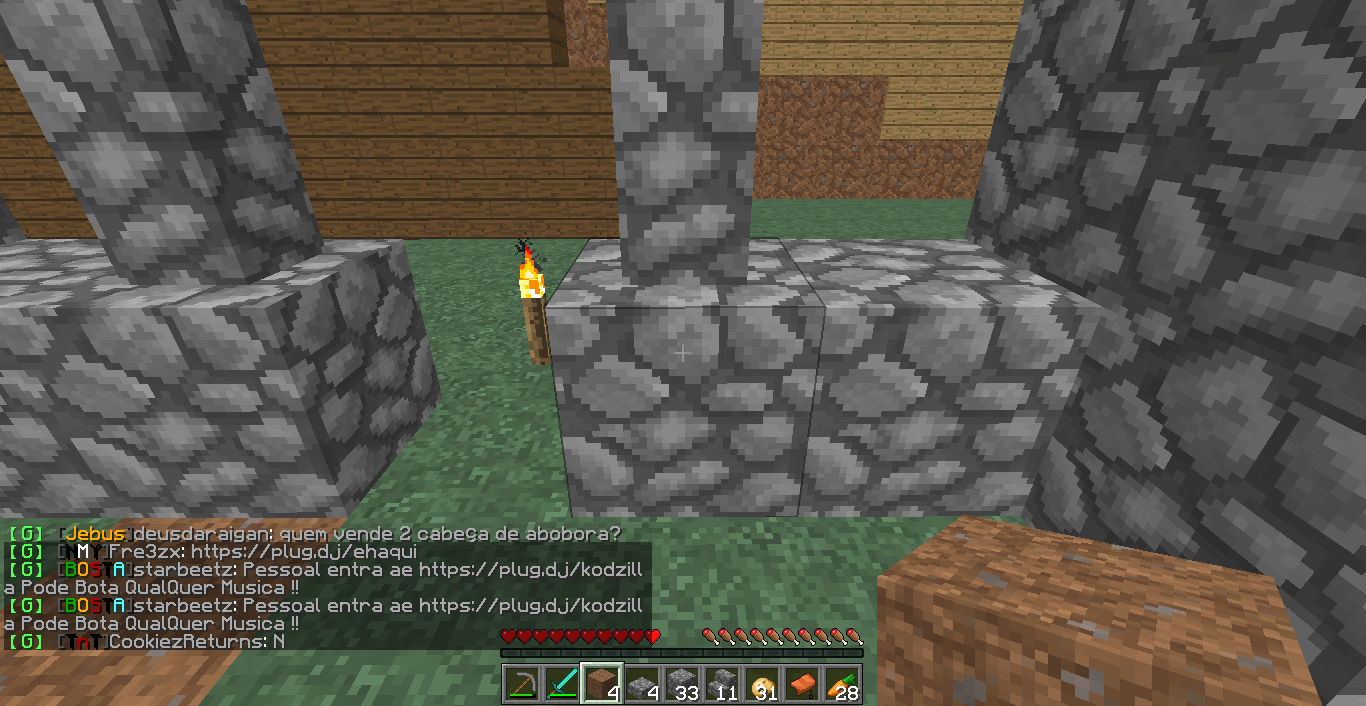Image resolution: width=1366 pixels, height=706 pixels.
Task: Choose the baked potato stack
Action: click(x=762, y=685)
